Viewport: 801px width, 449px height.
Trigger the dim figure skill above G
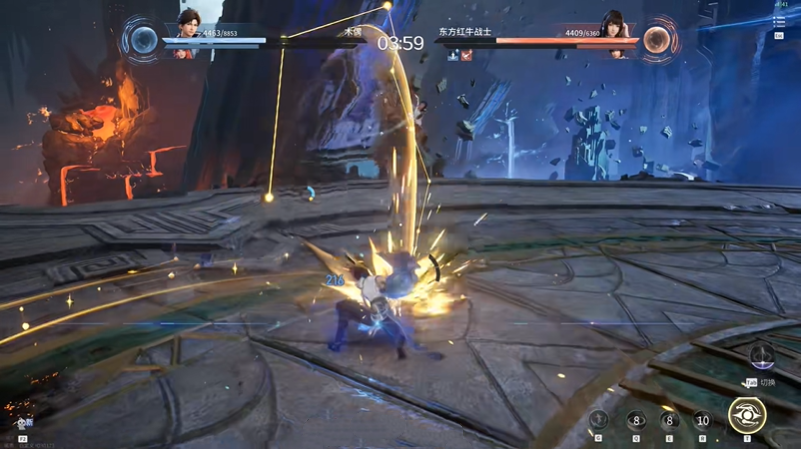point(599,420)
